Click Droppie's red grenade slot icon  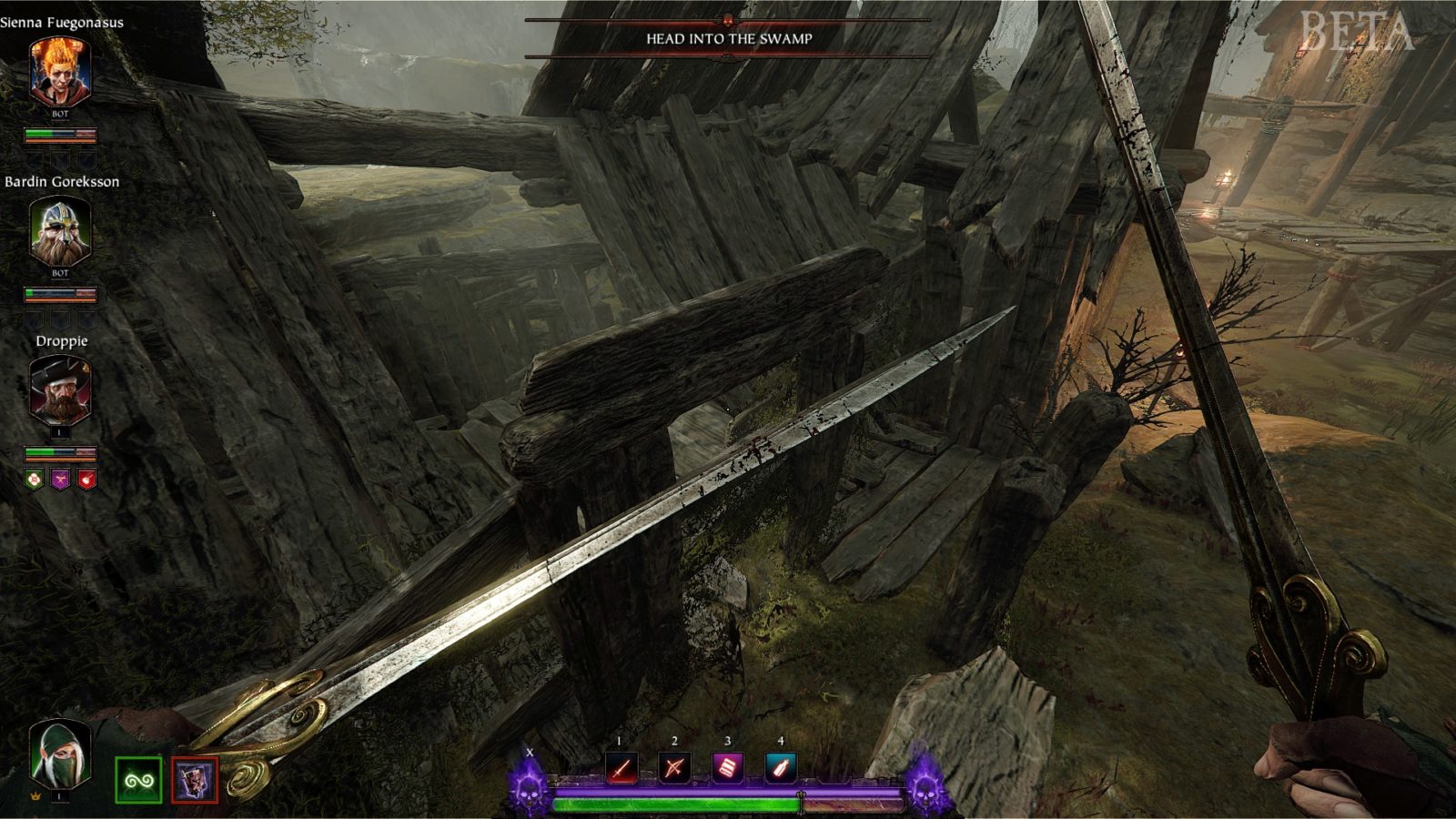pos(86,480)
